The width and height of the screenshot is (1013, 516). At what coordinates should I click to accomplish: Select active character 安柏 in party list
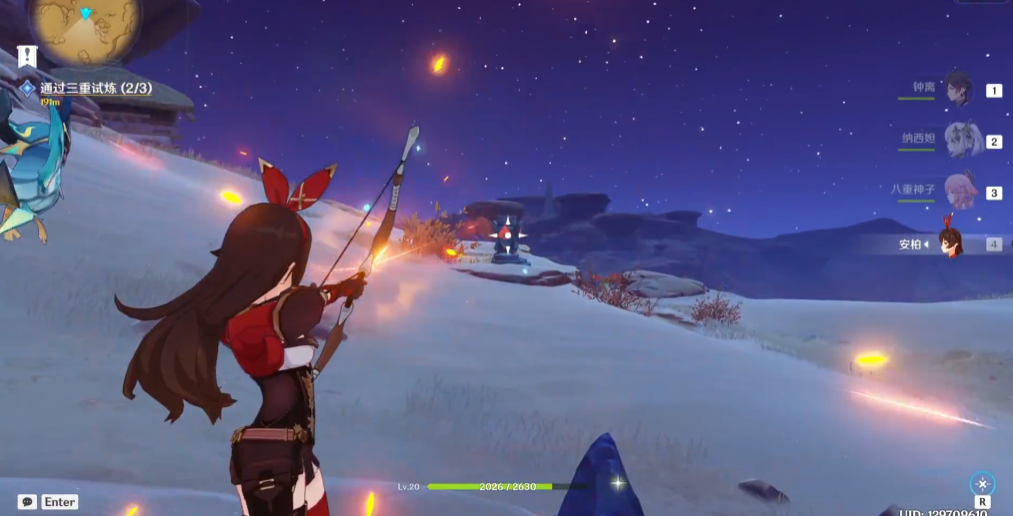coord(950,243)
